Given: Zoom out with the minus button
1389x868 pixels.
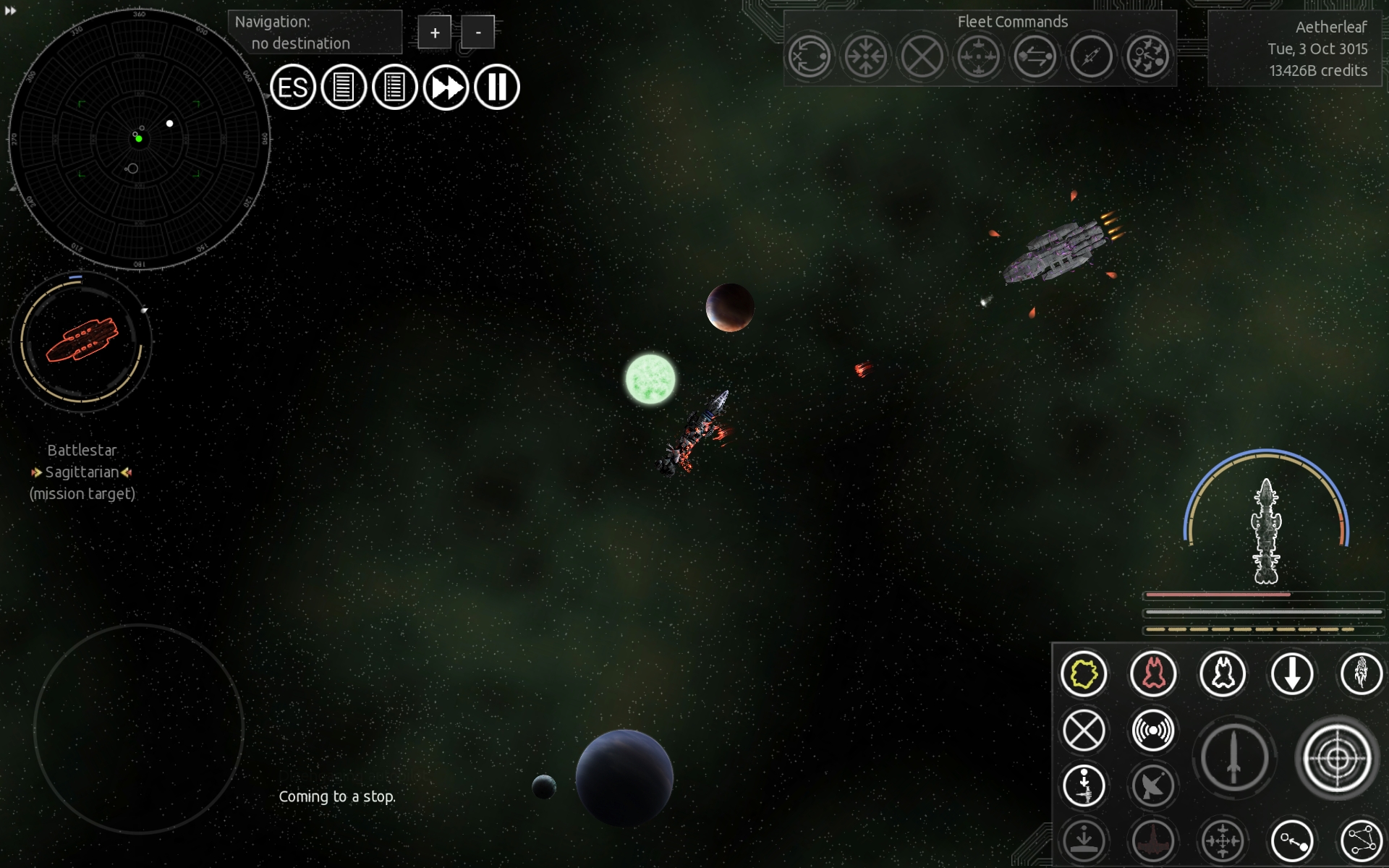Looking at the screenshot, I should click(x=477, y=33).
